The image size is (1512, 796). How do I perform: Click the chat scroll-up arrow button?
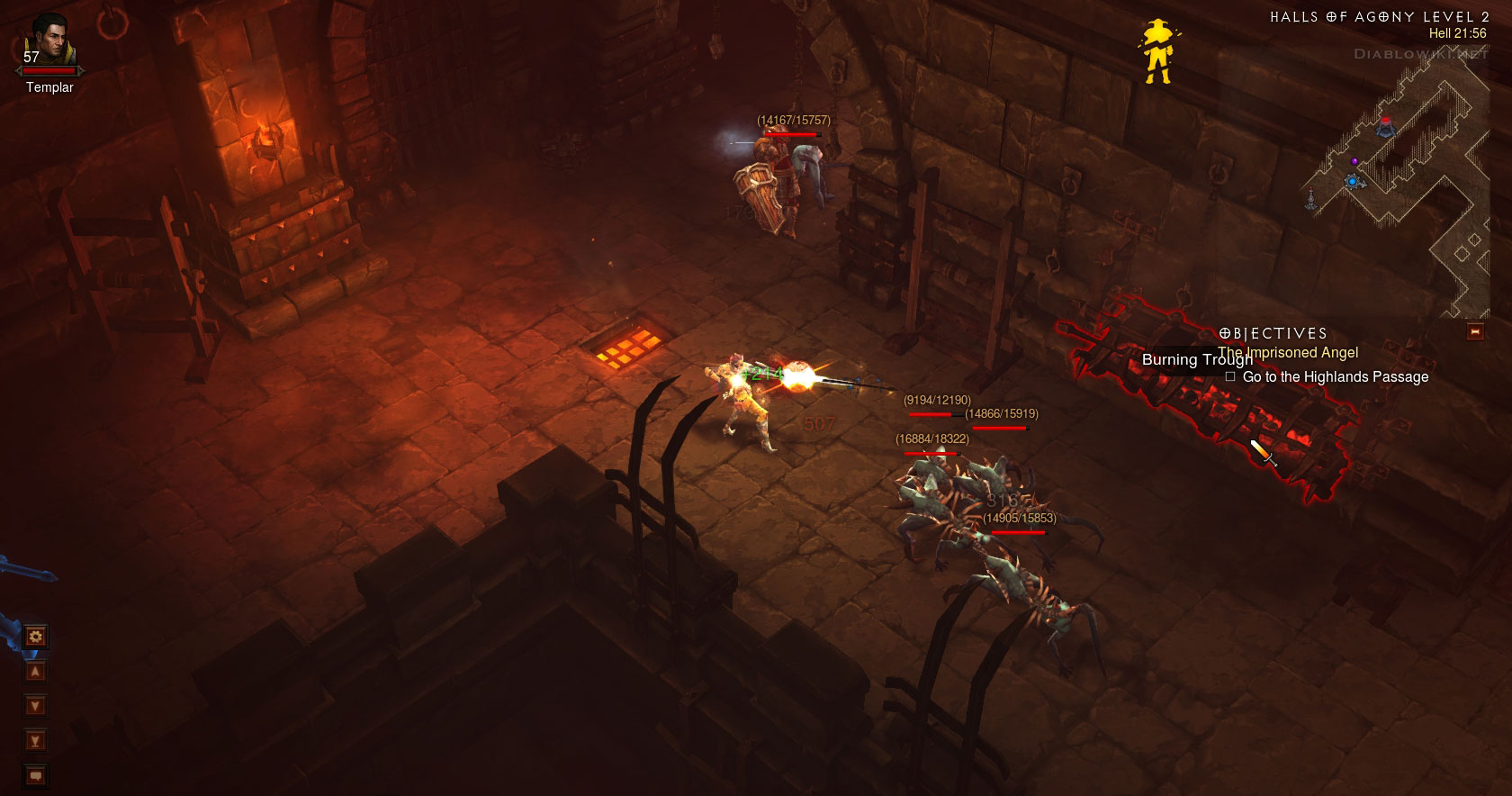click(x=36, y=672)
